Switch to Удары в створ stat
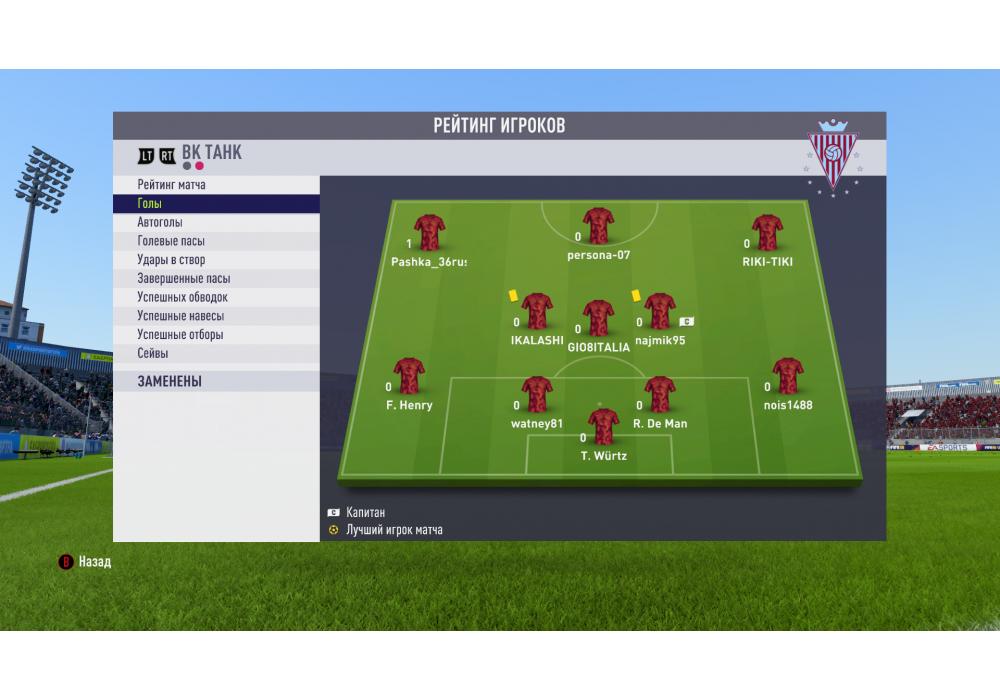Screen dimensions: 1000x700 [216, 260]
